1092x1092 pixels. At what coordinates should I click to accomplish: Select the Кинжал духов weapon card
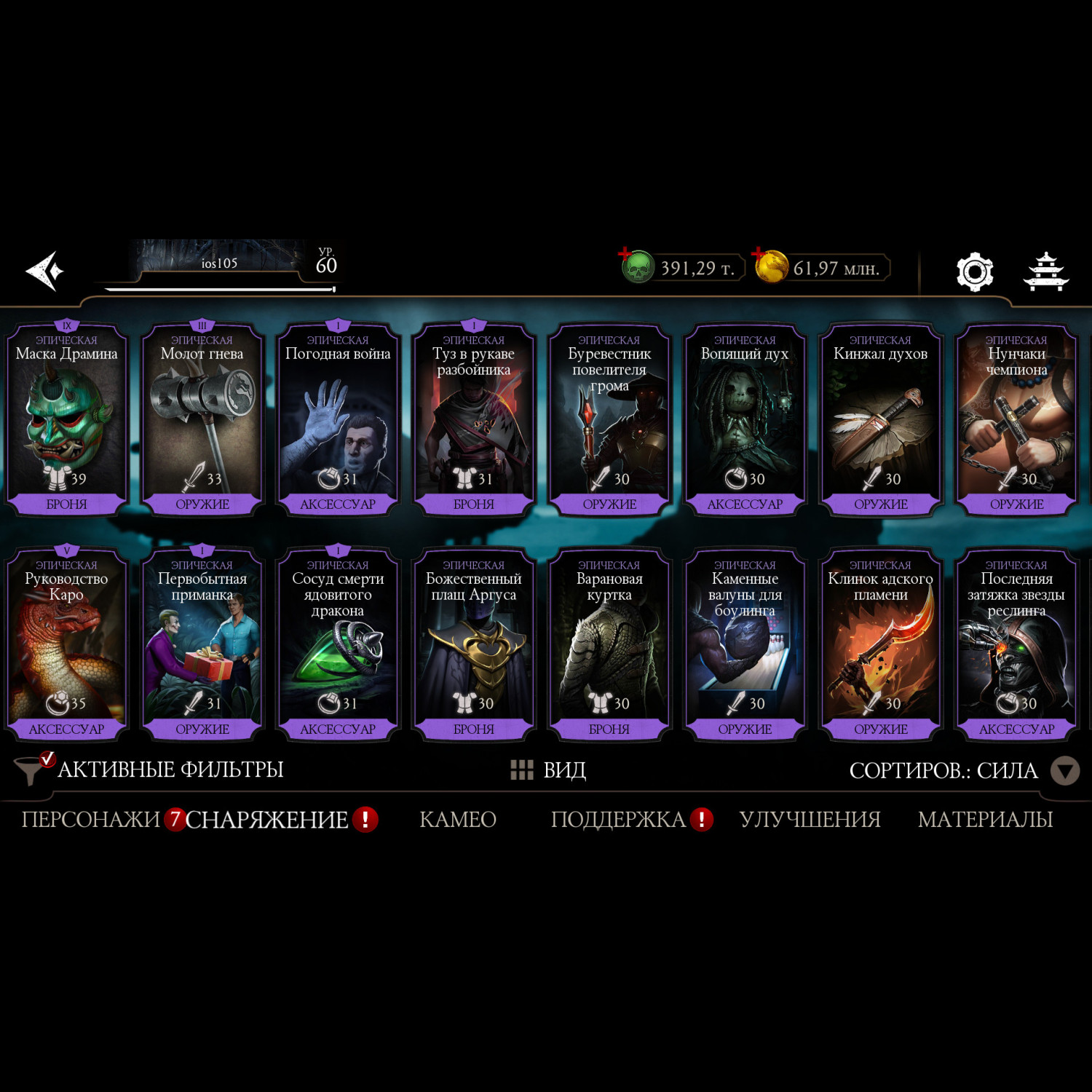click(x=880, y=420)
